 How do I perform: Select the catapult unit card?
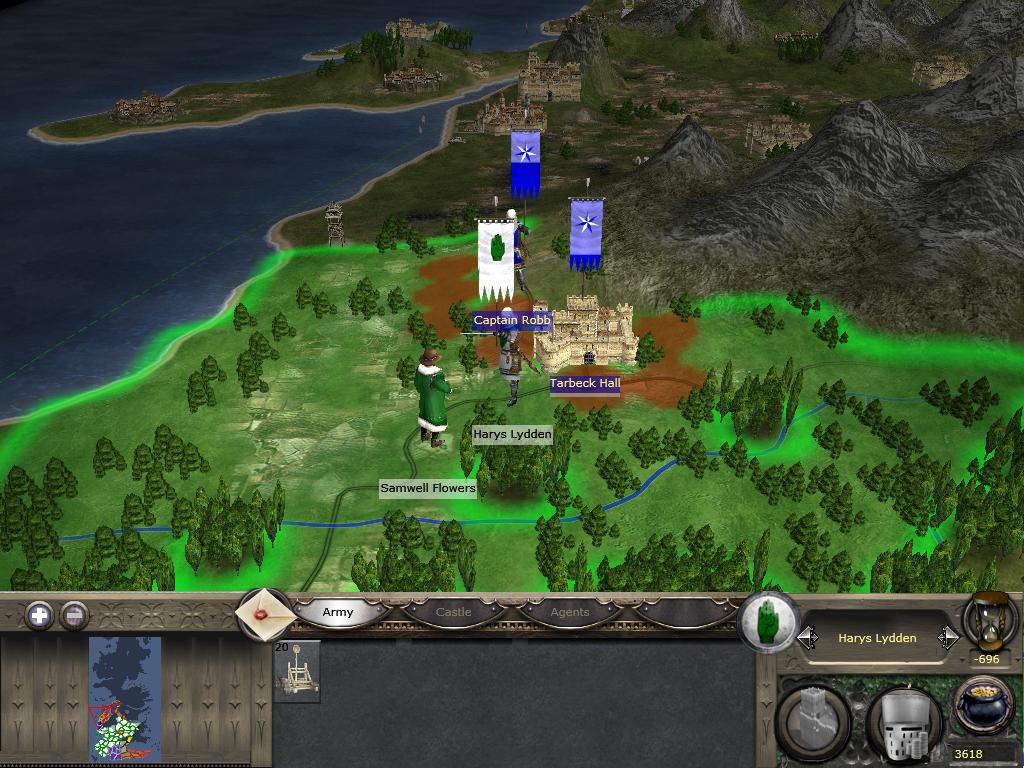pyautogui.click(x=297, y=672)
